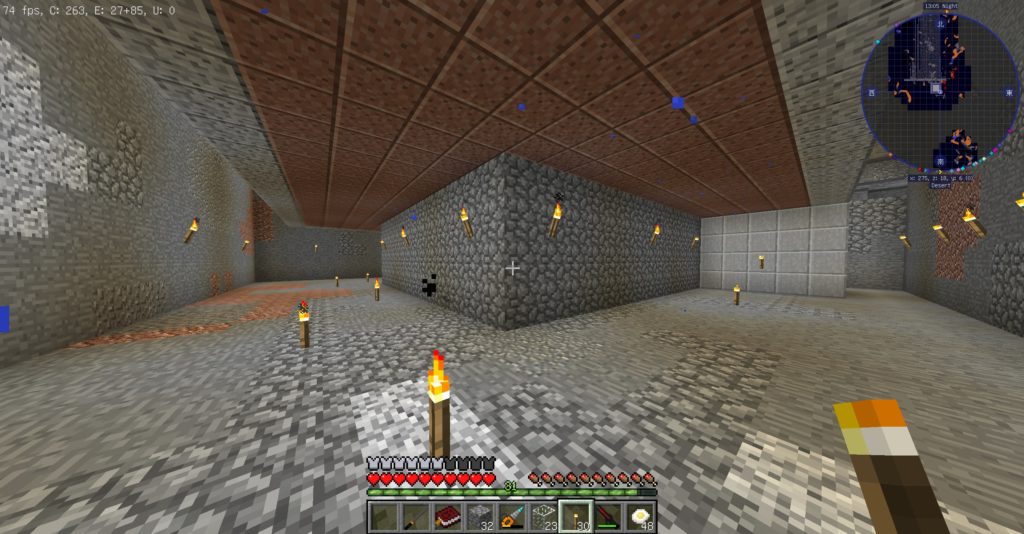Image resolution: width=1024 pixels, height=534 pixels.
Task: Select the white egg stack of 48
Action: [639, 517]
